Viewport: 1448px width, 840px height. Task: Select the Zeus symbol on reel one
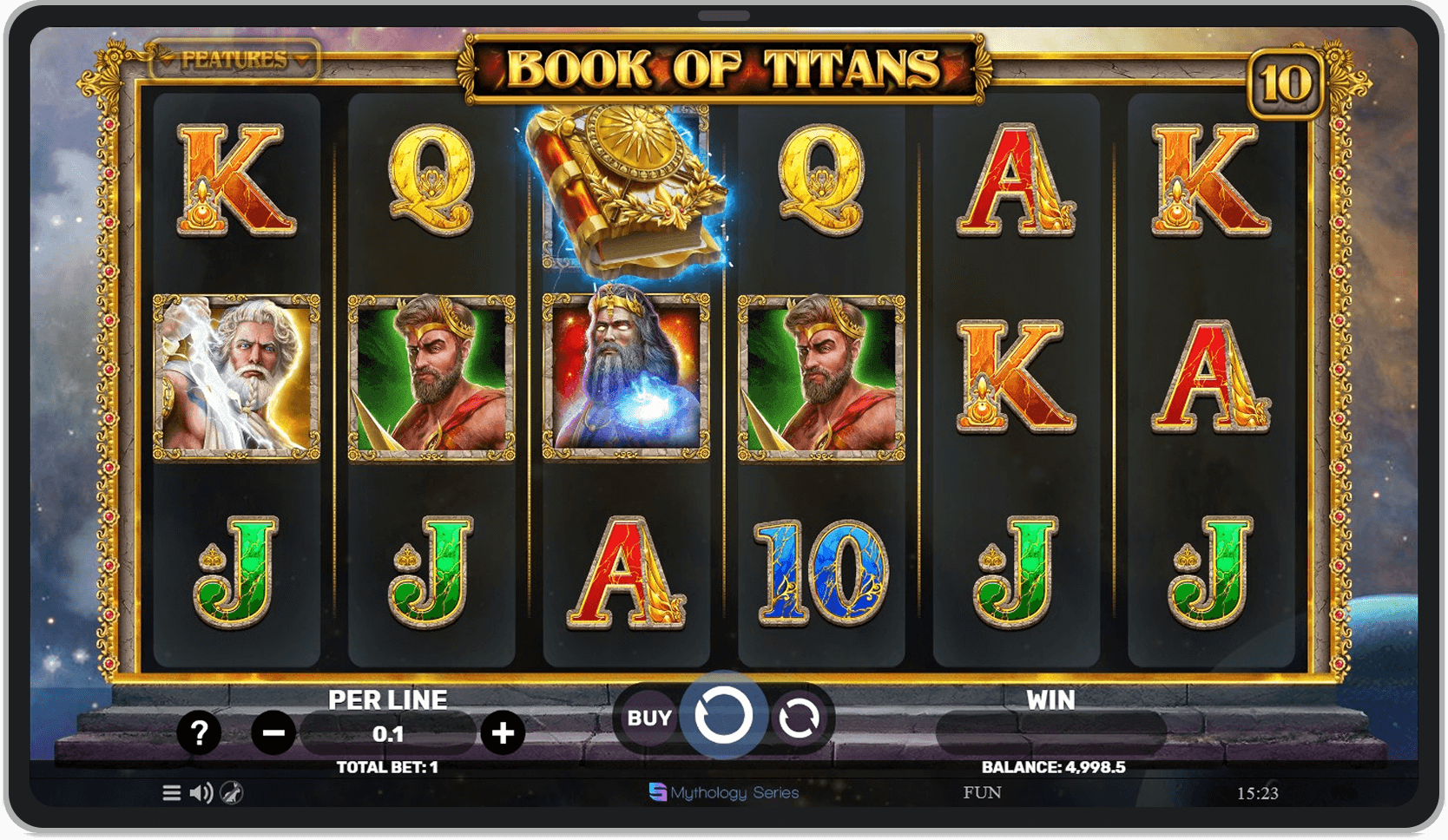[234, 377]
